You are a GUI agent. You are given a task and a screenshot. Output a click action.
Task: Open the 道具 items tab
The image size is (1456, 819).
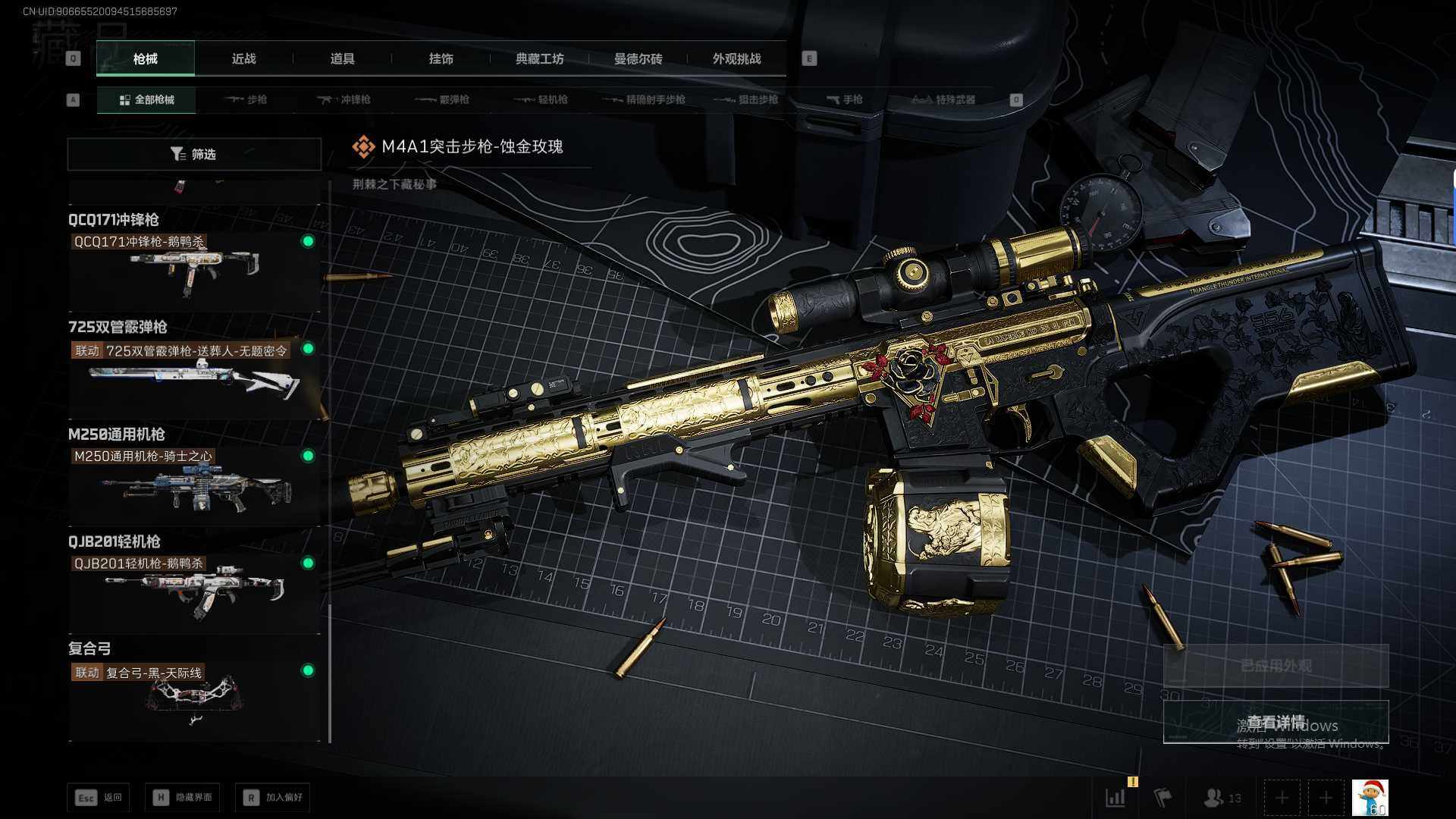[x=342, y=58]
